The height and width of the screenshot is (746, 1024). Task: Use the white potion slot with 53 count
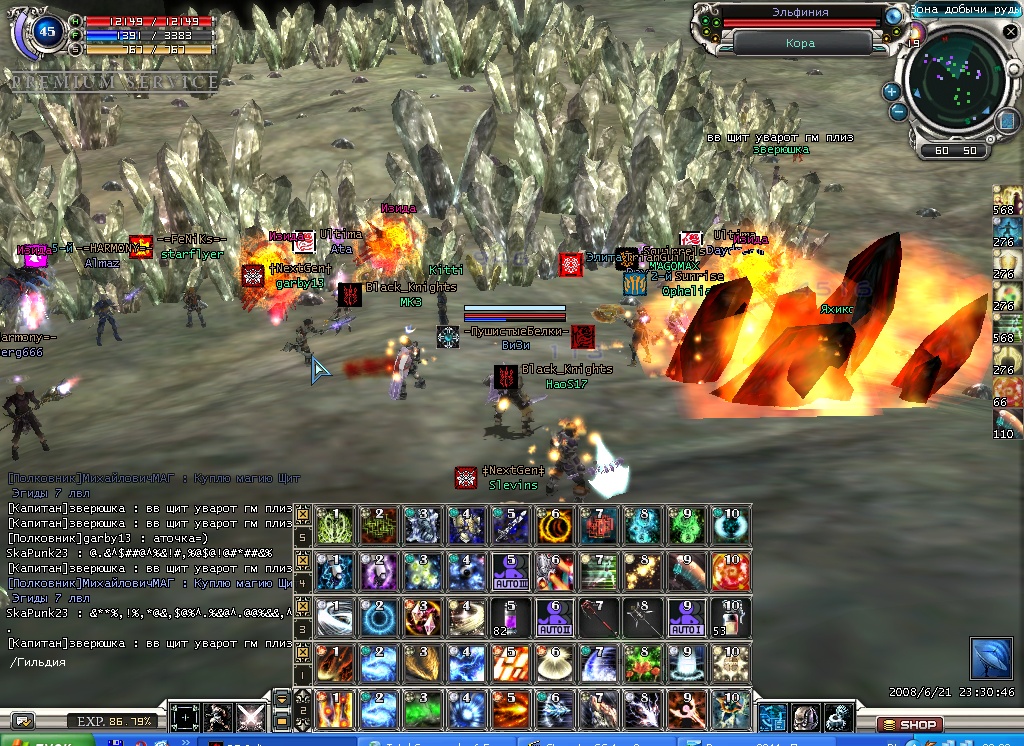tap(731, 618)
